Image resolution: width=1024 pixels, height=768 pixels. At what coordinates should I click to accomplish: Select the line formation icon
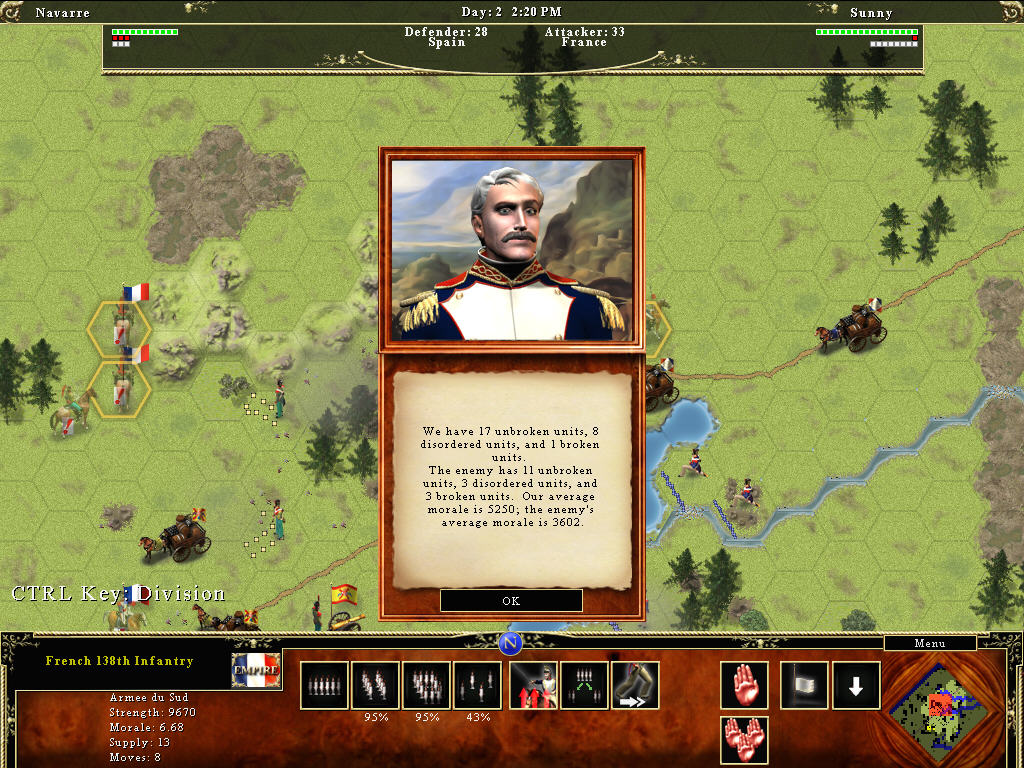pyautogui.click(x=323, y=685)
